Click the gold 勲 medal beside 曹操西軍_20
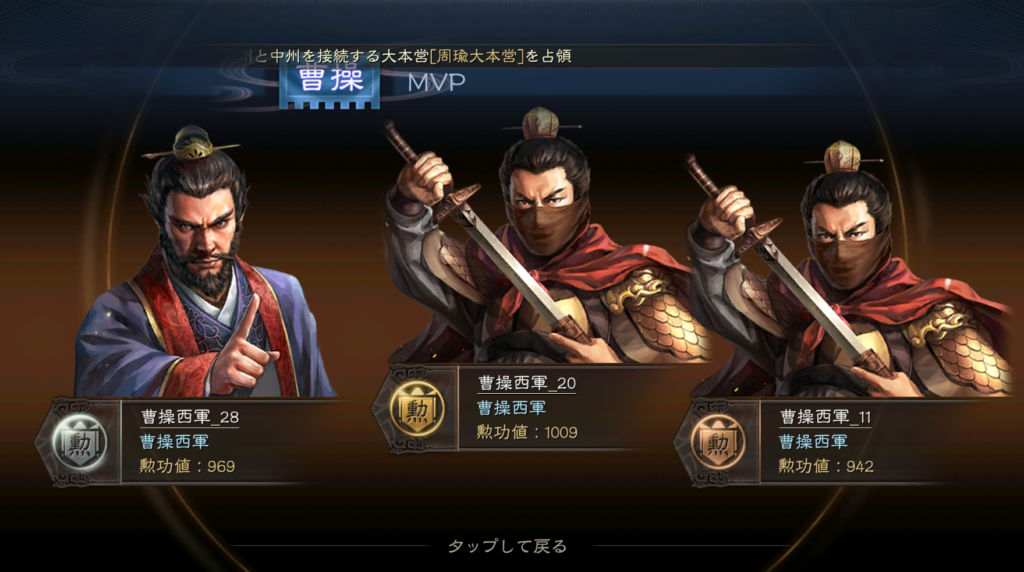Screen dimensions: 1024x572 [414, 409]
